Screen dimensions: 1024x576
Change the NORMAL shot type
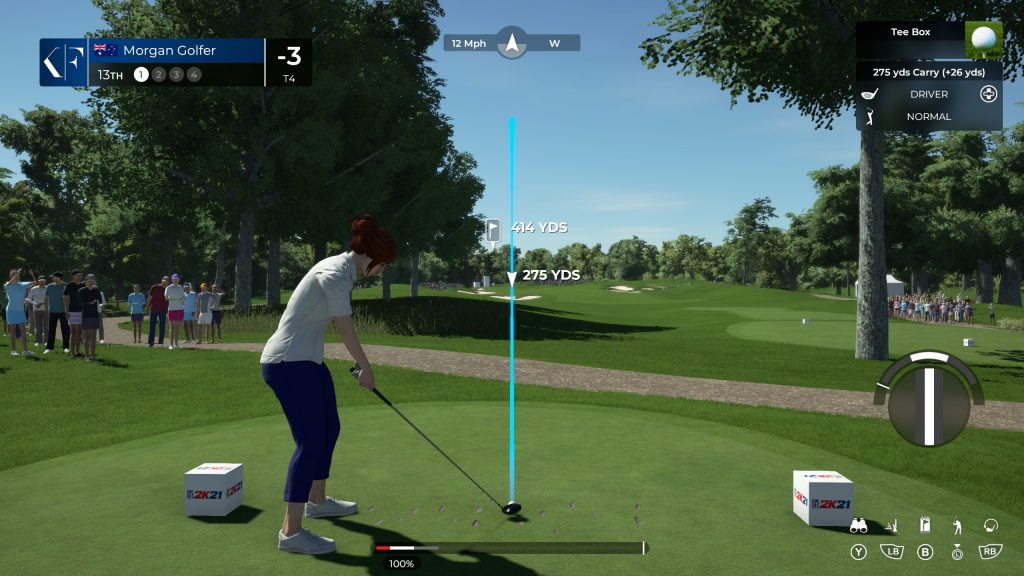point(929,116)
